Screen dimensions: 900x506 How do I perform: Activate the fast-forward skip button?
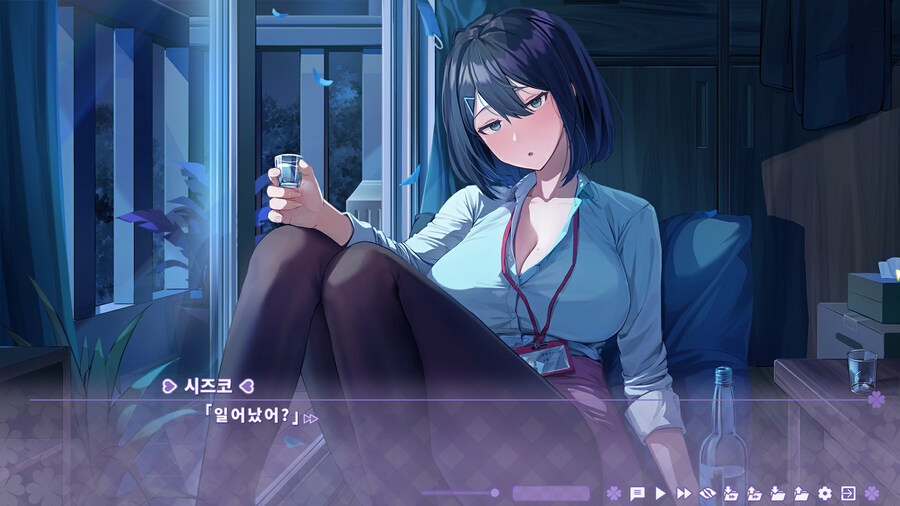[684, 493]
